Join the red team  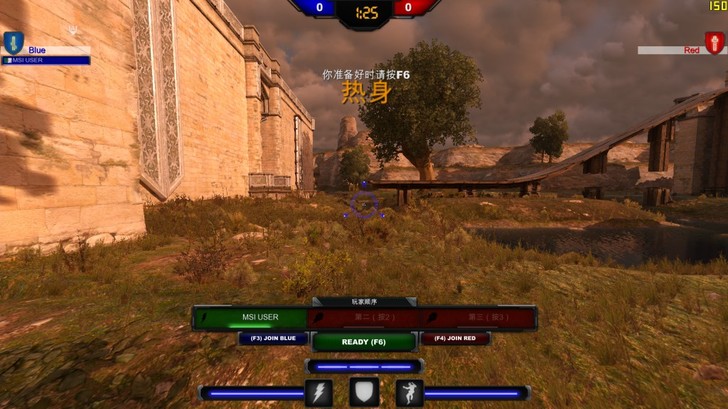(x=455, y=339)
